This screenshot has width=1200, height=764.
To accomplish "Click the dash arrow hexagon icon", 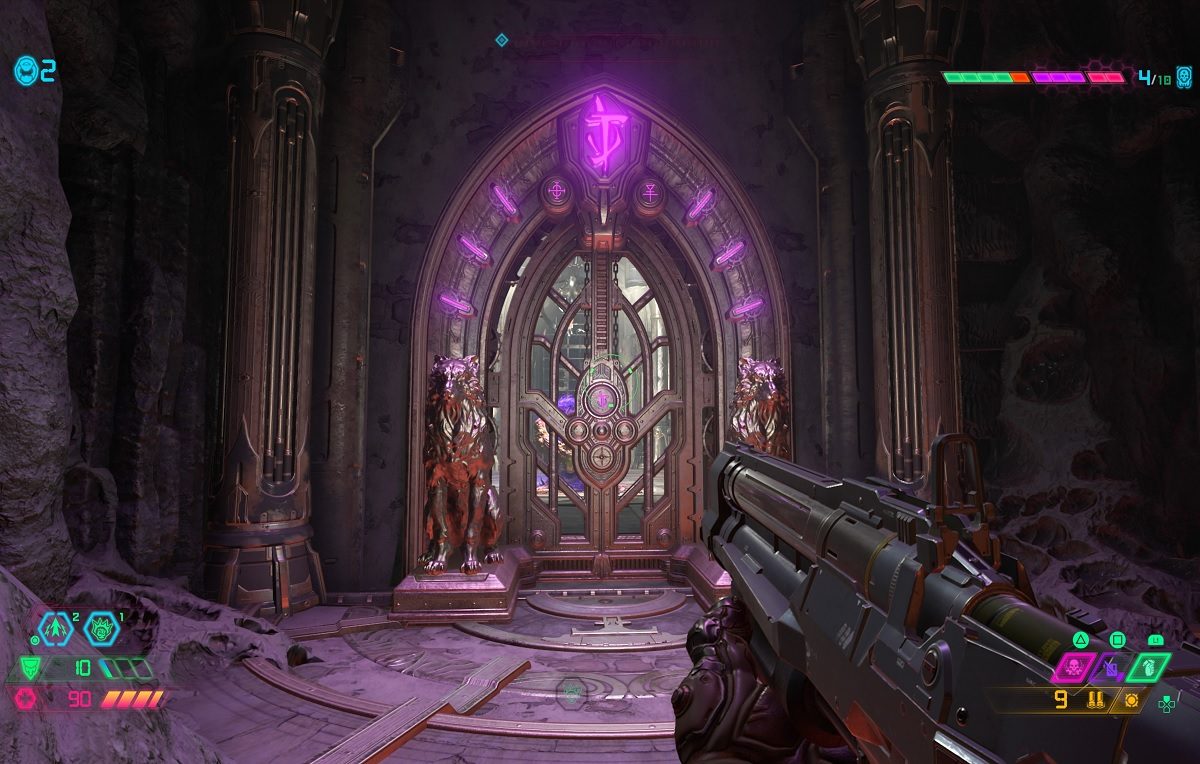I will pyautogui.click(x=55, y=629).
